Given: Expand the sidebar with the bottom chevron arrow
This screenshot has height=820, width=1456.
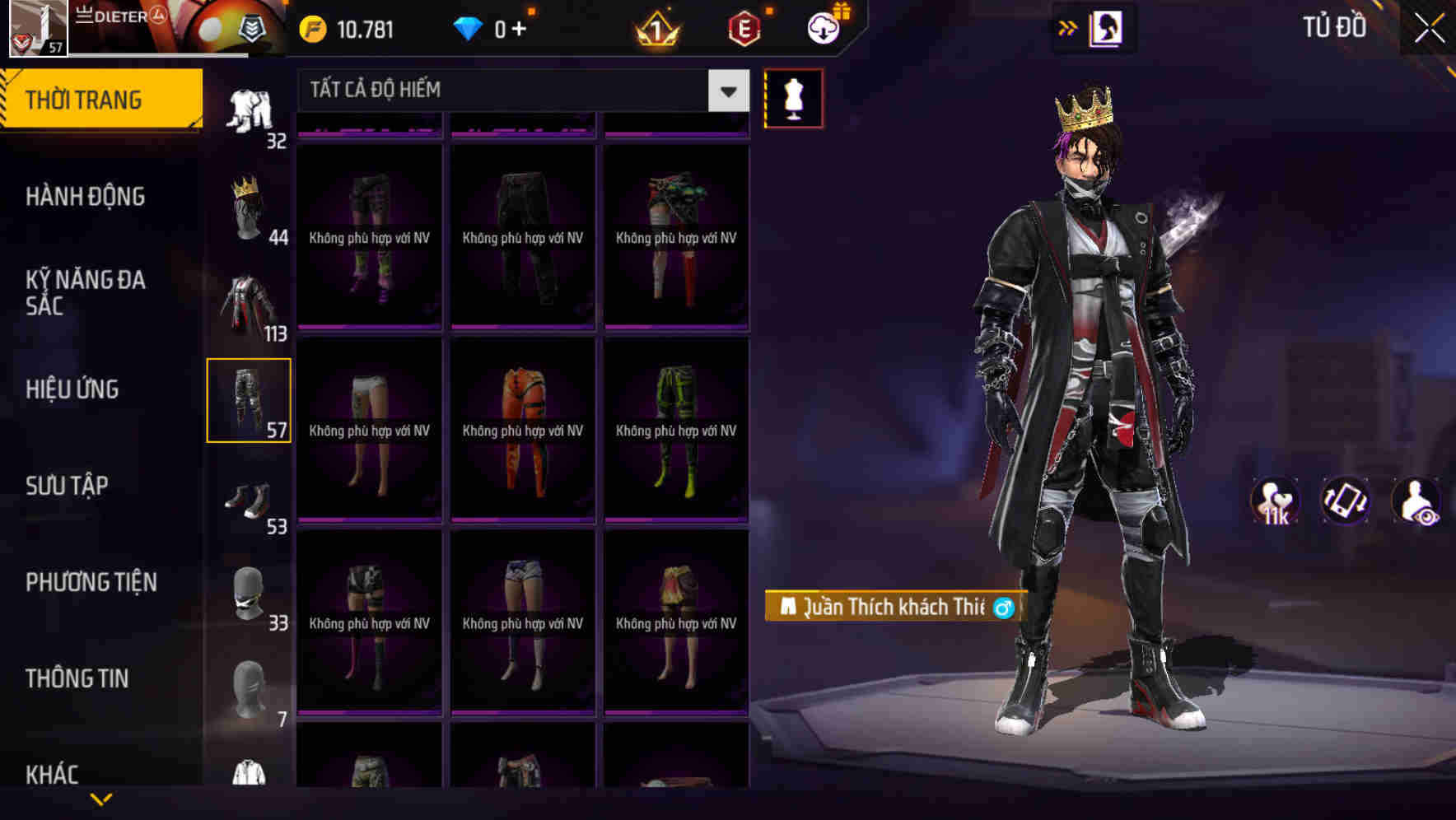Looking at the screenshot, I should 100,797.
